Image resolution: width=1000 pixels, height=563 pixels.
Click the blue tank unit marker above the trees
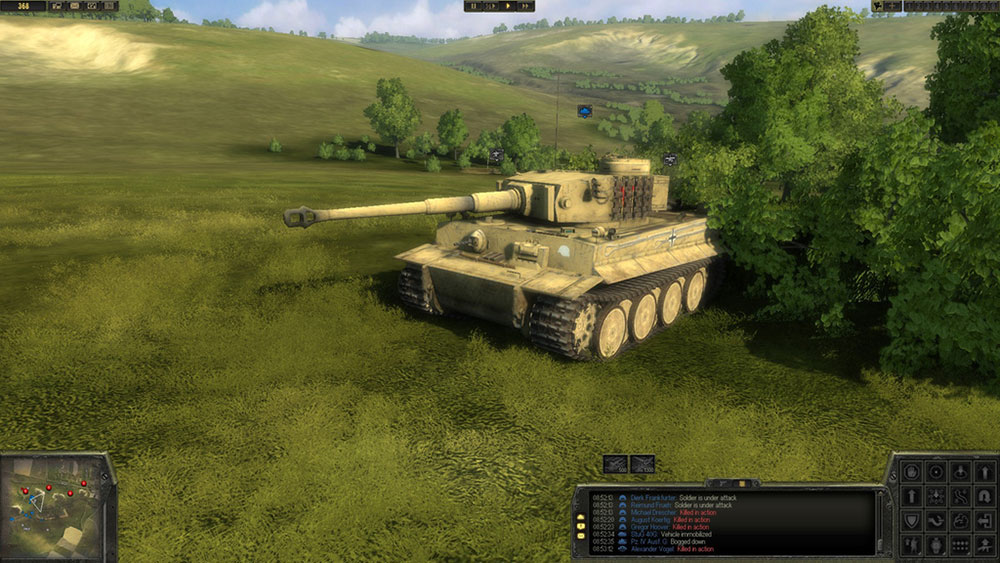coord(585,110)
